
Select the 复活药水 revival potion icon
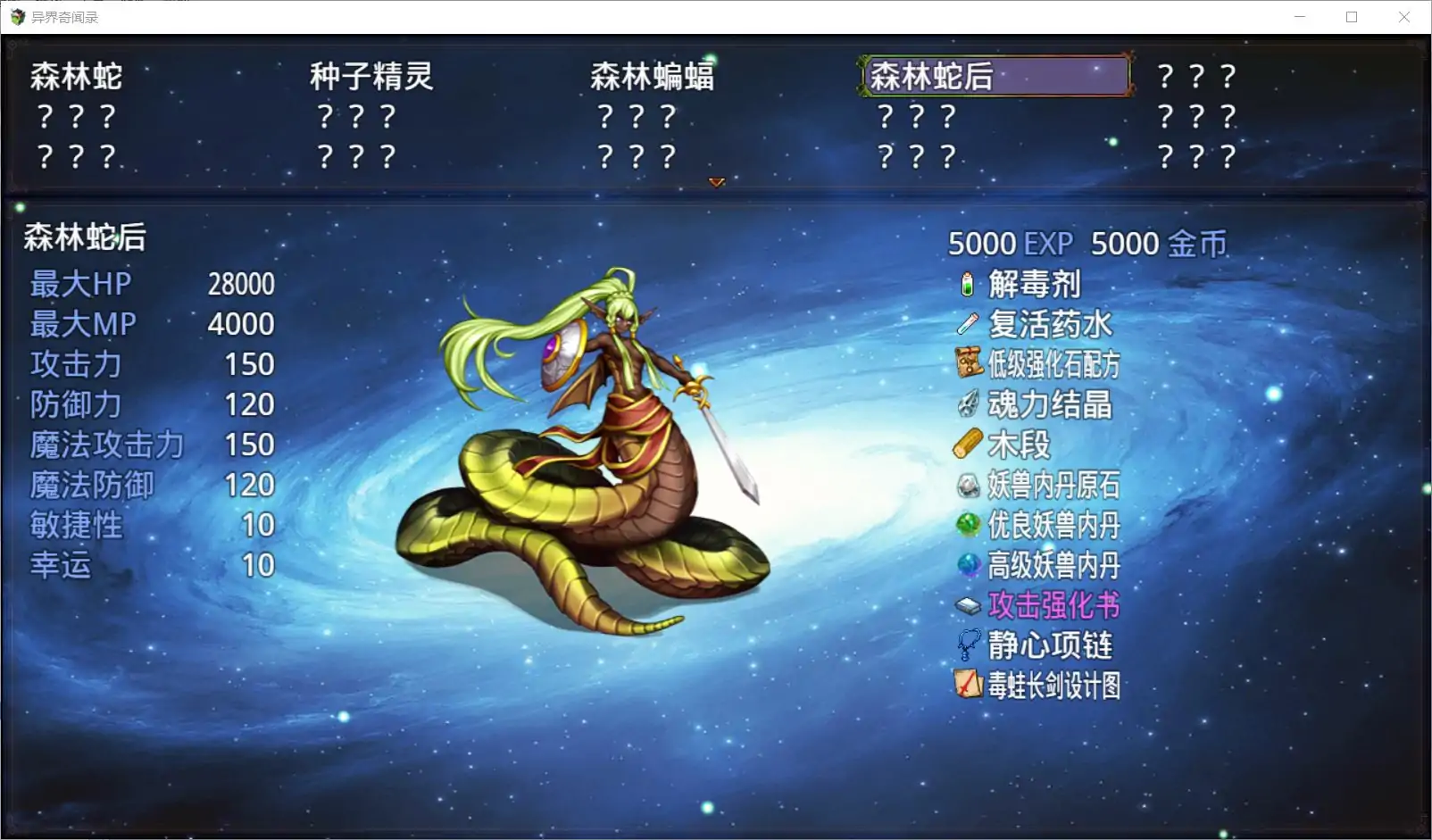pyautogui.click(x=968, y=325)
